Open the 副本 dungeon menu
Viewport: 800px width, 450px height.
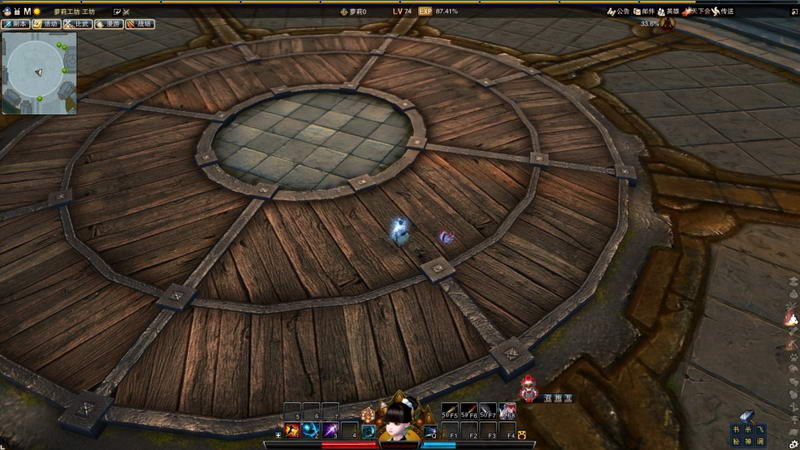click(x=15, y=23)
